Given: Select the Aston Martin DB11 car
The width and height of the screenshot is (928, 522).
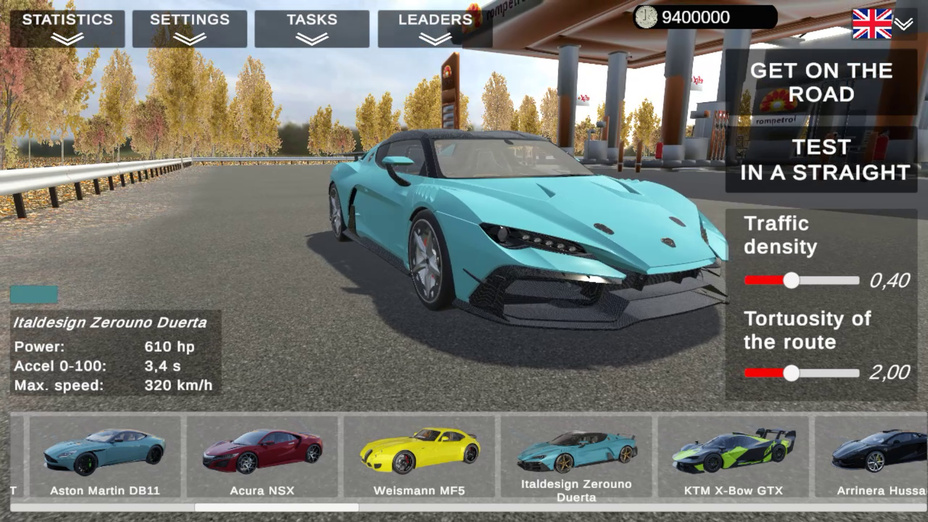Looking at the screenshot, I should point(105,457).
